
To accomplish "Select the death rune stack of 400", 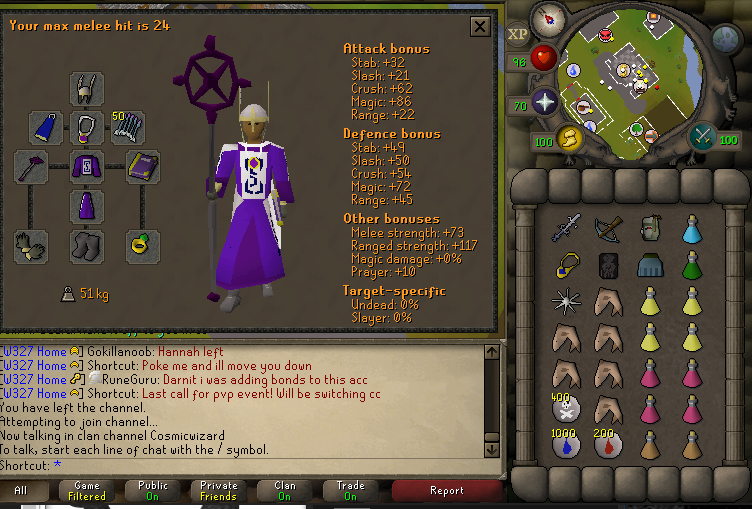I will point(565,409).
